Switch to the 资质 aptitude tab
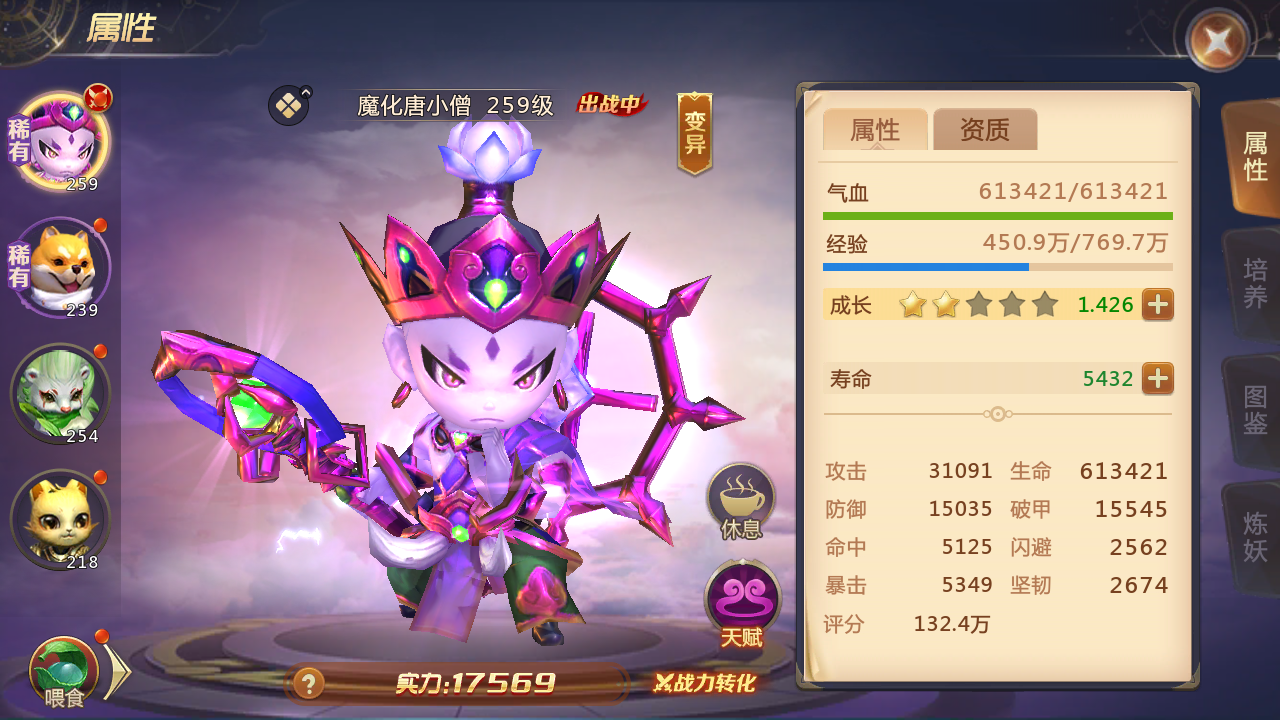 984,130
